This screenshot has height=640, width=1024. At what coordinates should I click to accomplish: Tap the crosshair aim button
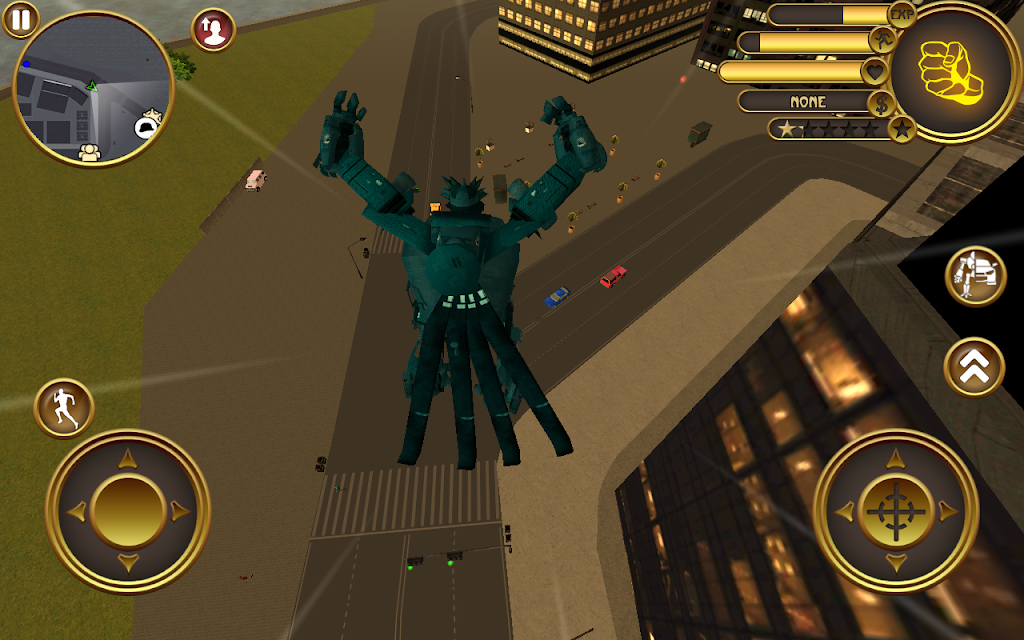(x=895, y=511)
